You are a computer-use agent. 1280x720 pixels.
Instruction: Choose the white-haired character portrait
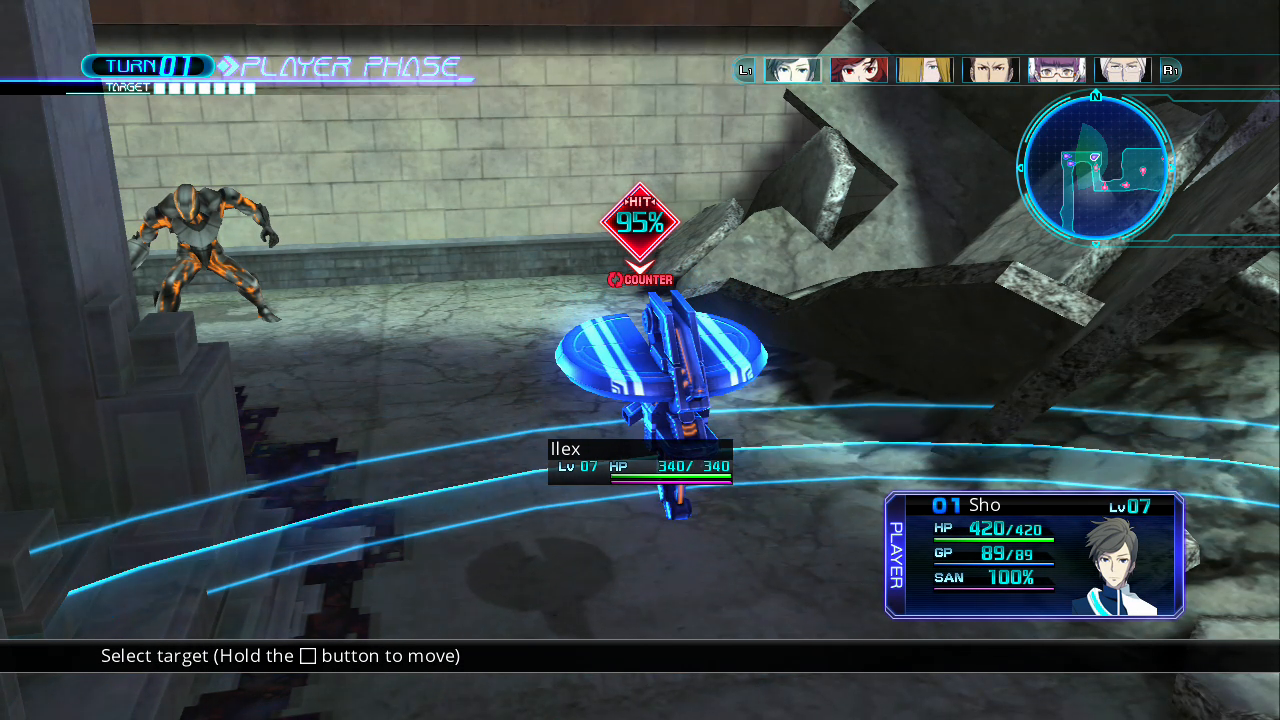click(1123, 70)
